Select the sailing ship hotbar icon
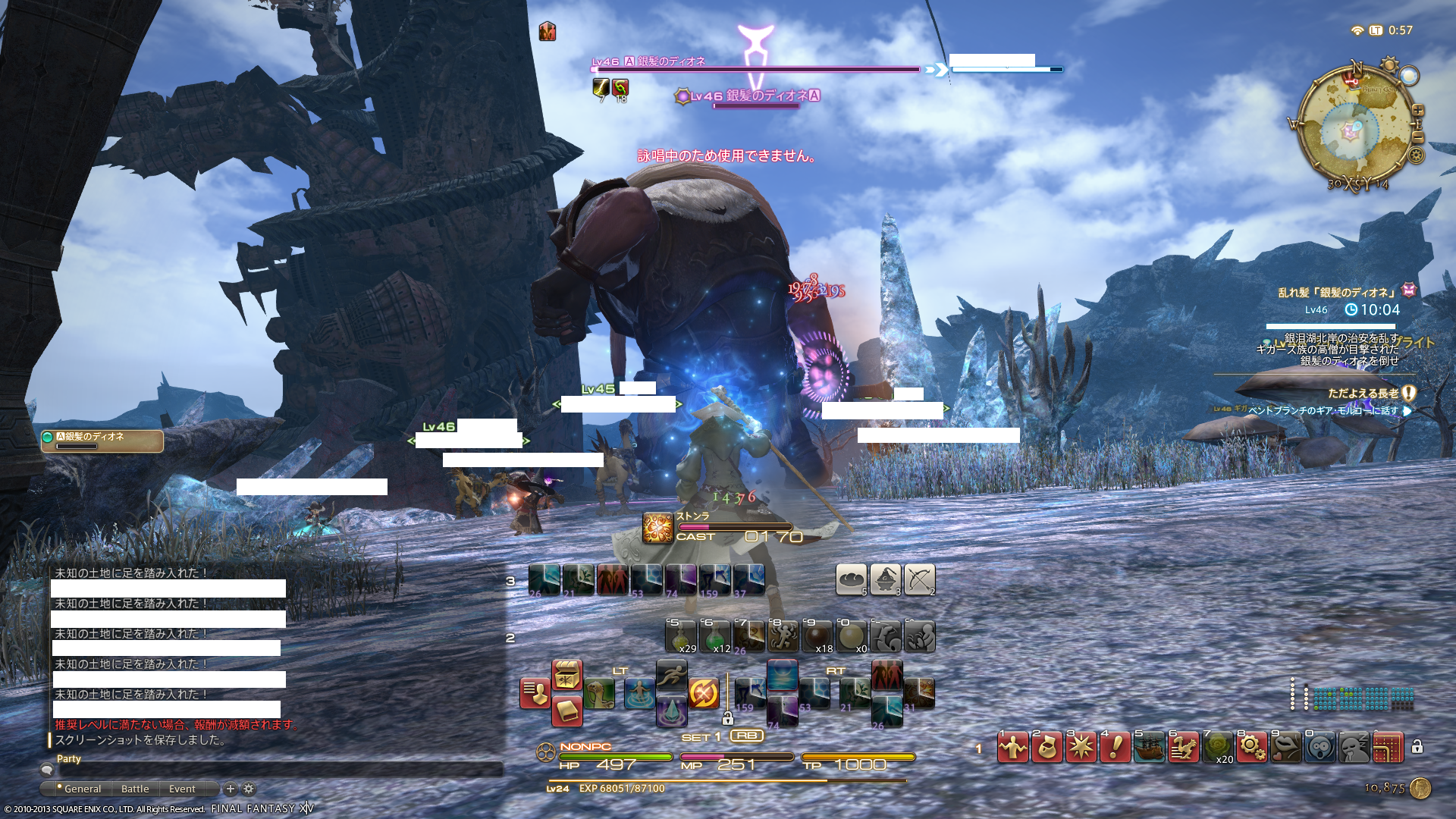The width and height of the screenshot is (1456, 819). [x=1150, y=748]
